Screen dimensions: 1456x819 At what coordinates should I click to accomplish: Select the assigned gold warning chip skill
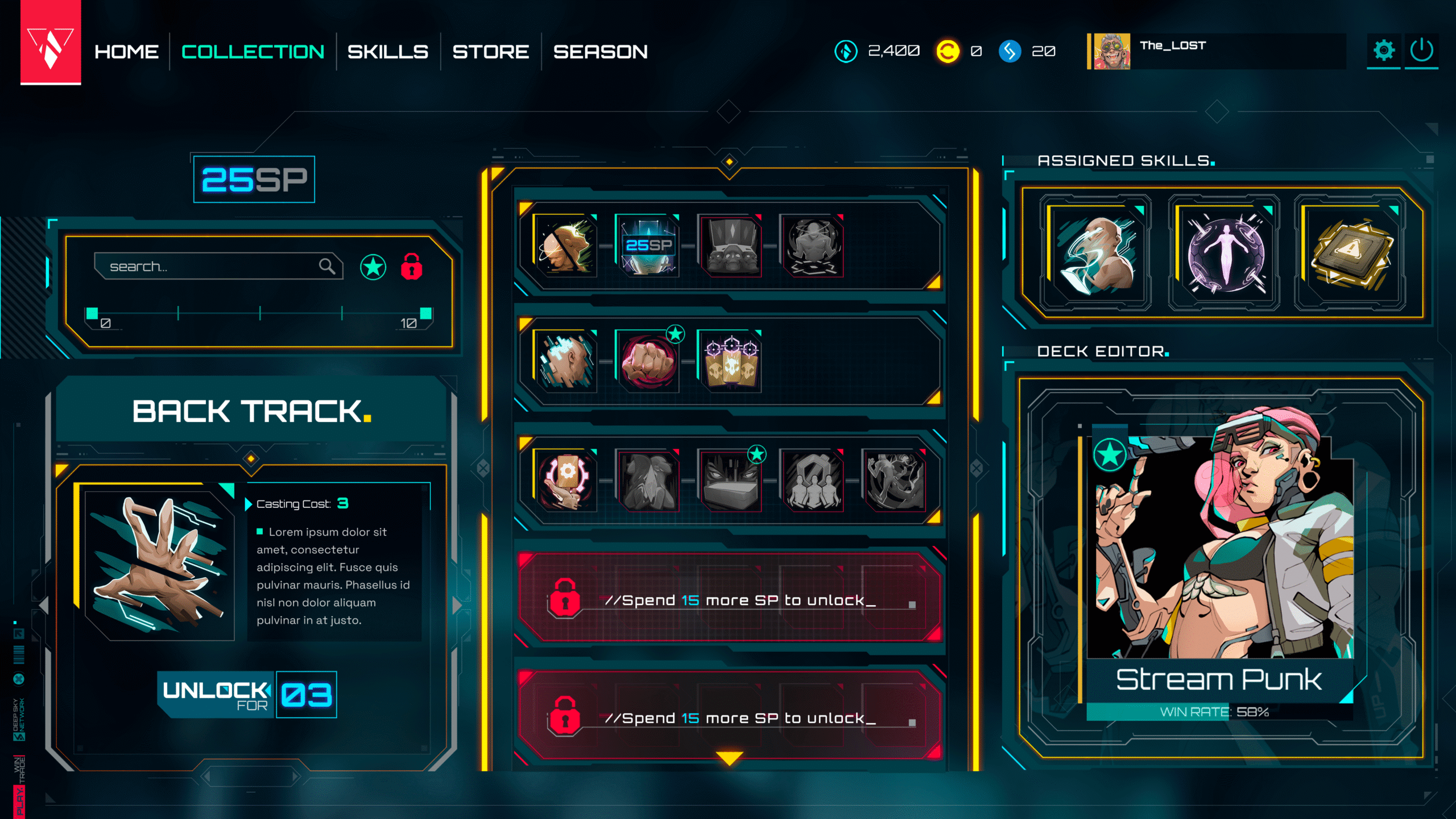[x=1352, y=252]
